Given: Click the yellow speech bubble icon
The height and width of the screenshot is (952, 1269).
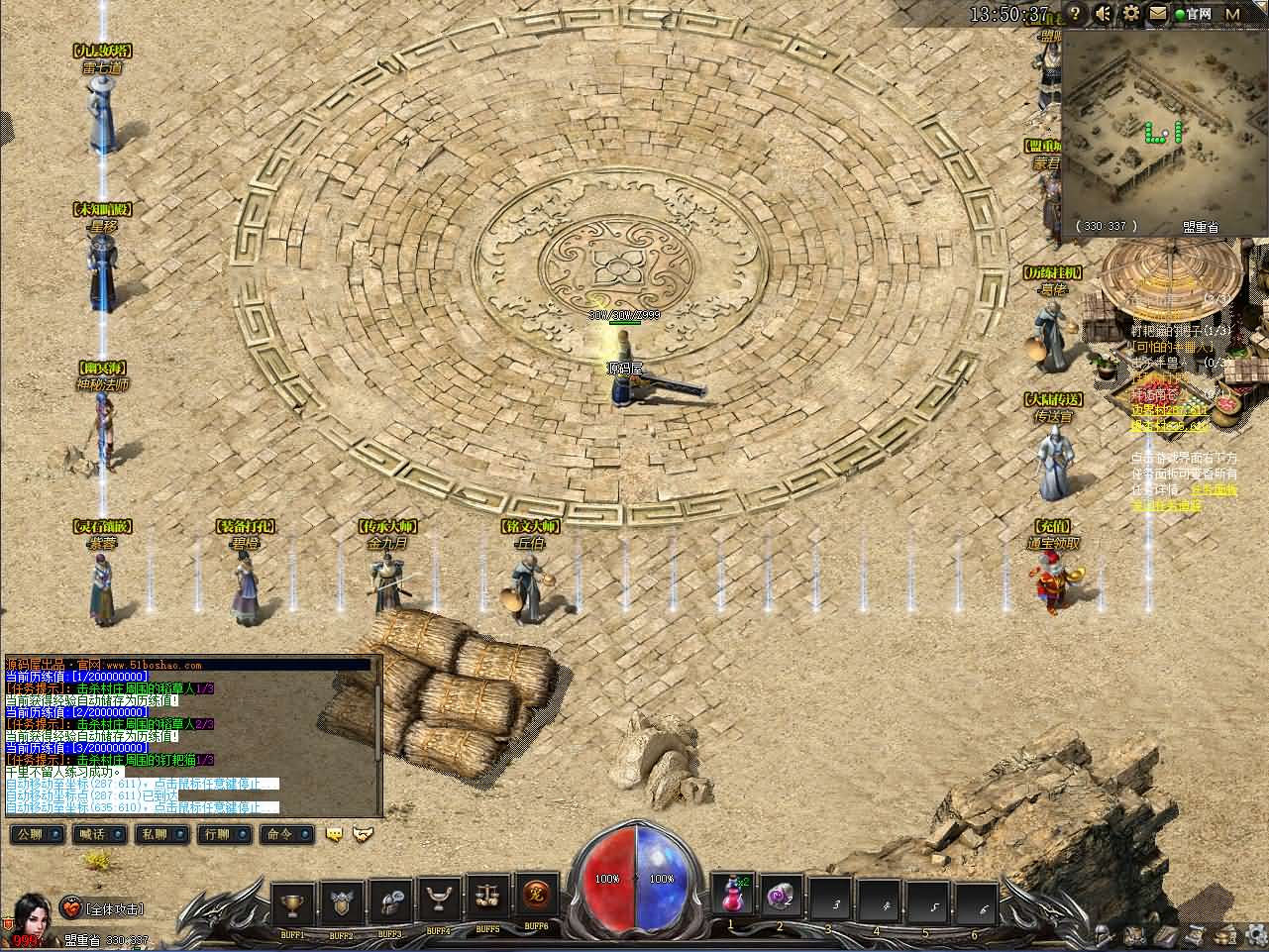Looking at the screenshot, I should (x=334, y=835).
